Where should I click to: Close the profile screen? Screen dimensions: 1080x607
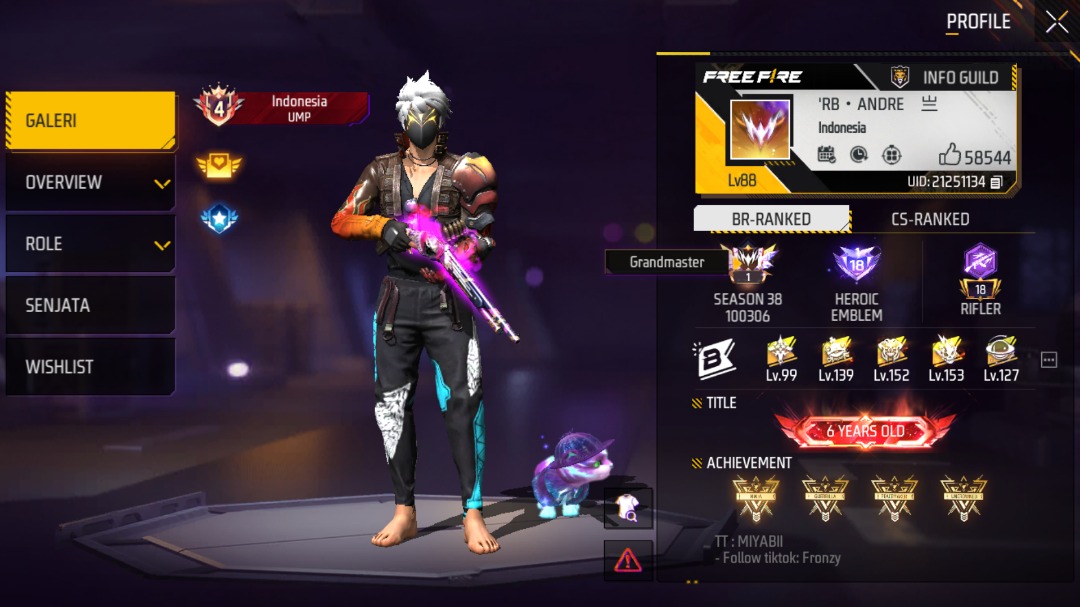click(x=1056, y=22)
